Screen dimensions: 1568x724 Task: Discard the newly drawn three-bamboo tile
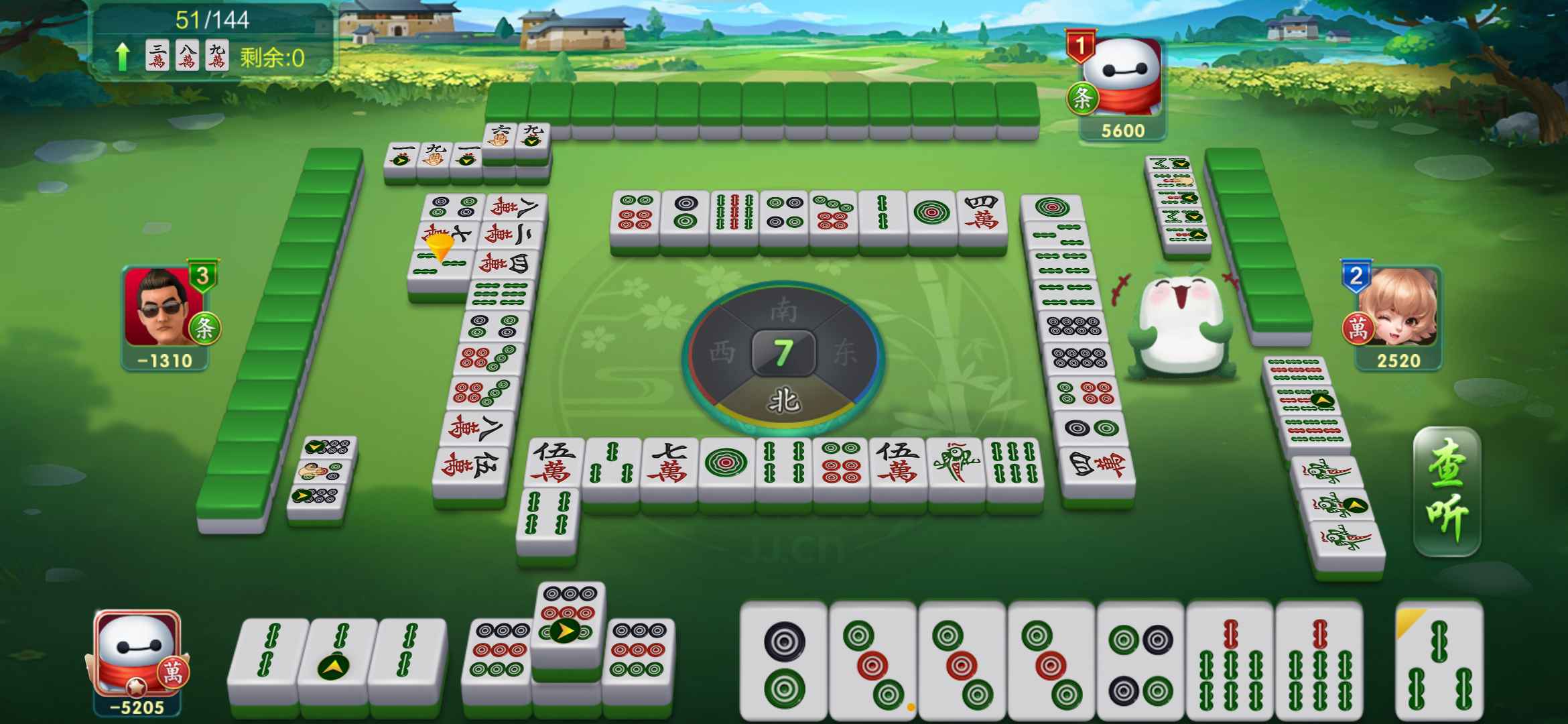click(x=1439, y=662)
